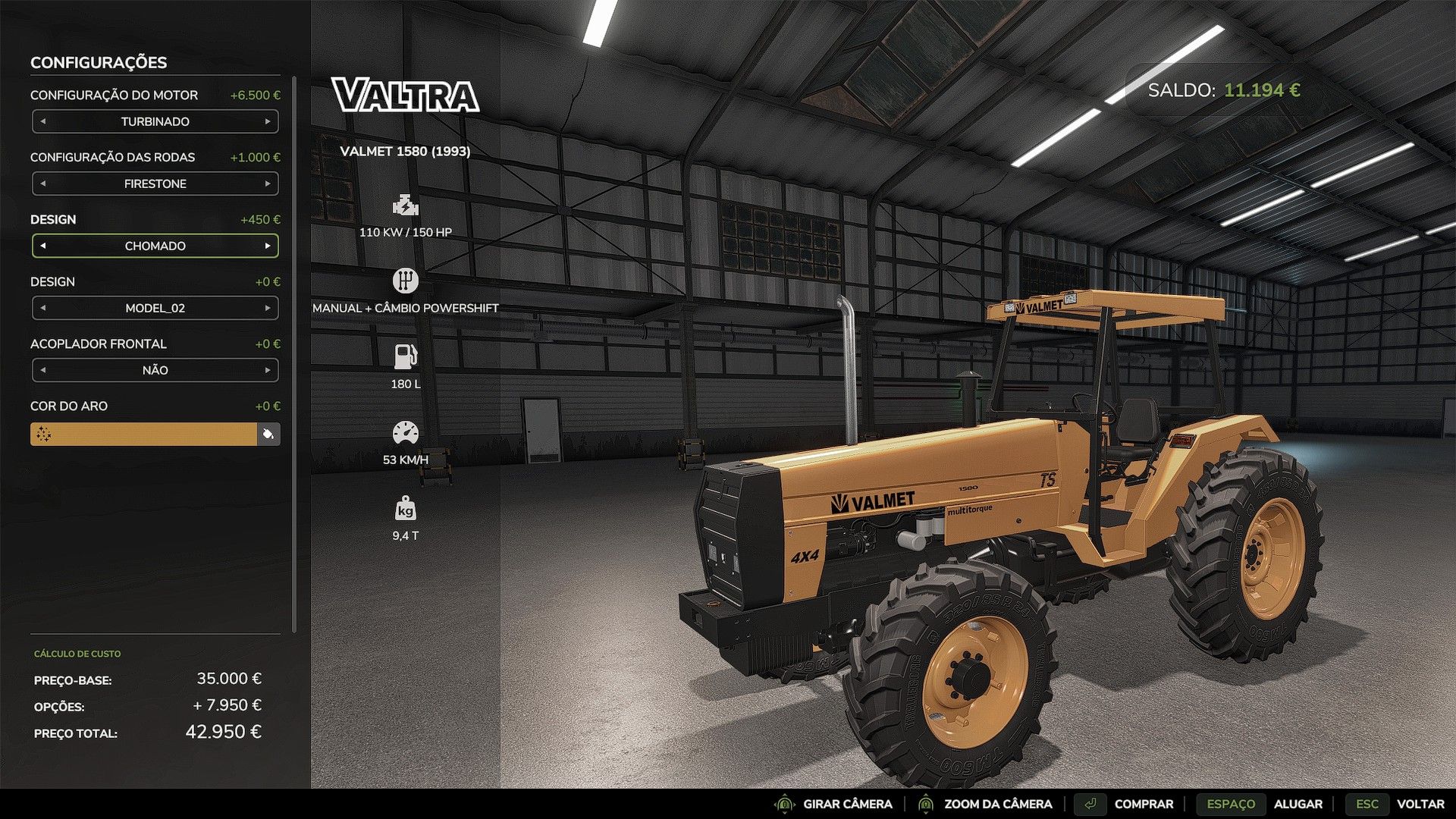The image size is (1456, 819).
Task: Click the transmission gear shifter icon
Action: (x=406, y=280)
